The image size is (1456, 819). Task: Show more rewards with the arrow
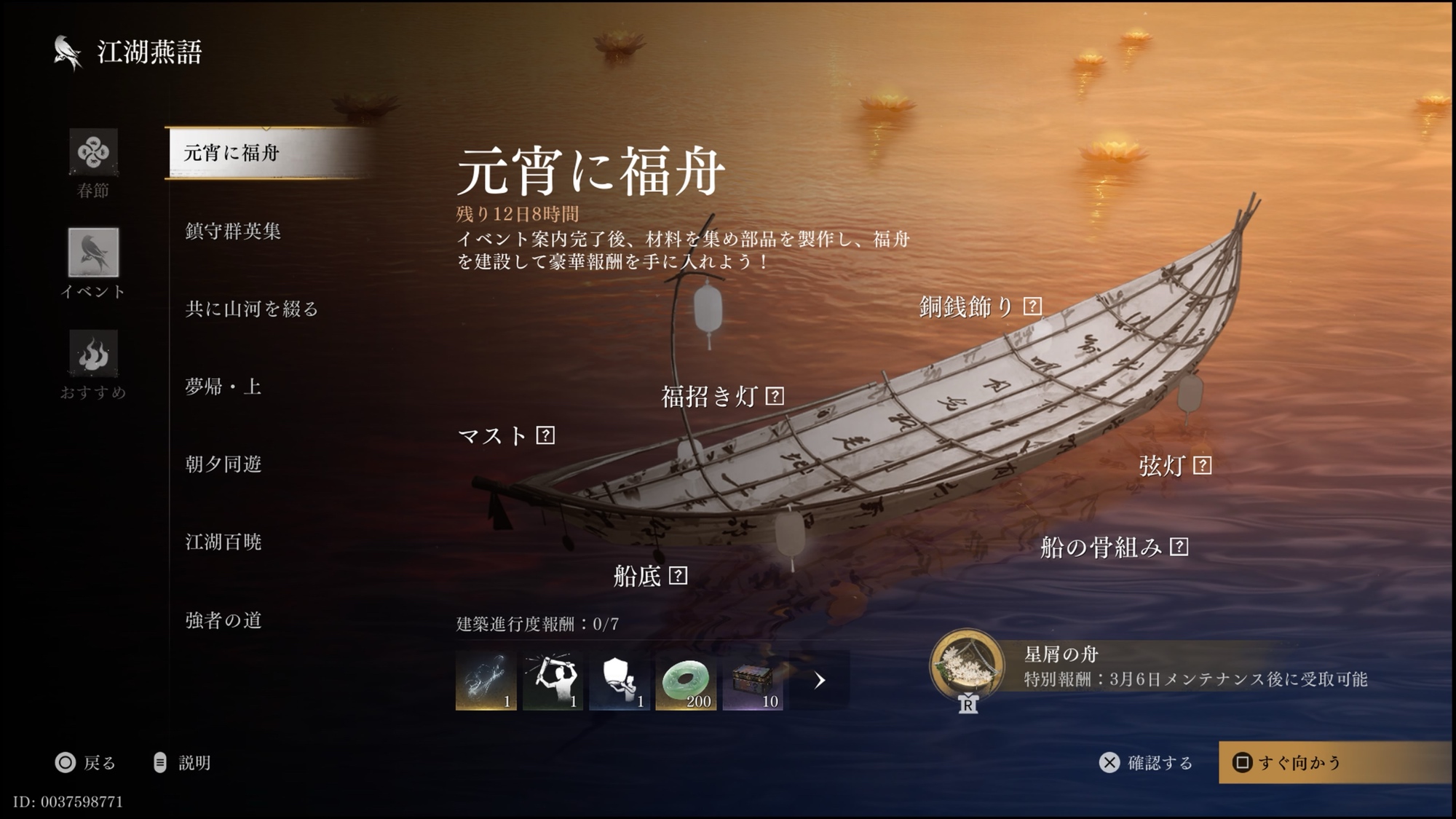coord(820,681)
